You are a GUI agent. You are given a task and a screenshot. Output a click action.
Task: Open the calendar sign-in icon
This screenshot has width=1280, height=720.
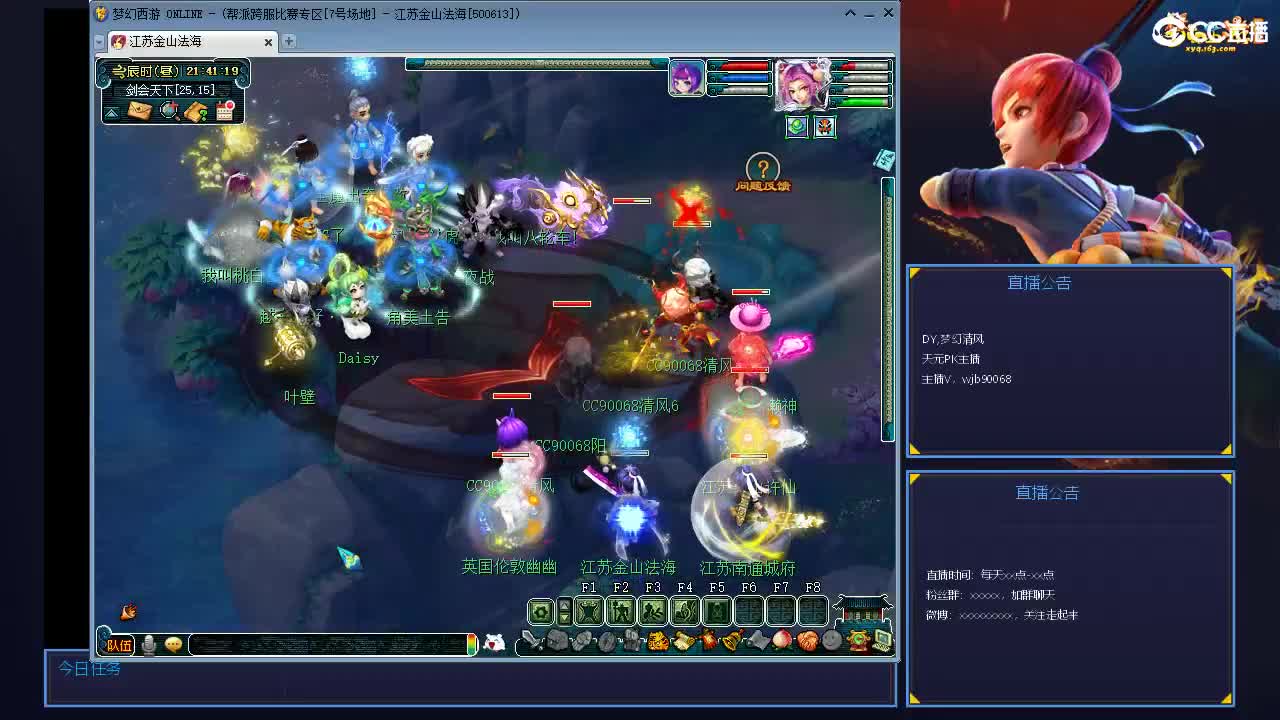click(225, 109)
